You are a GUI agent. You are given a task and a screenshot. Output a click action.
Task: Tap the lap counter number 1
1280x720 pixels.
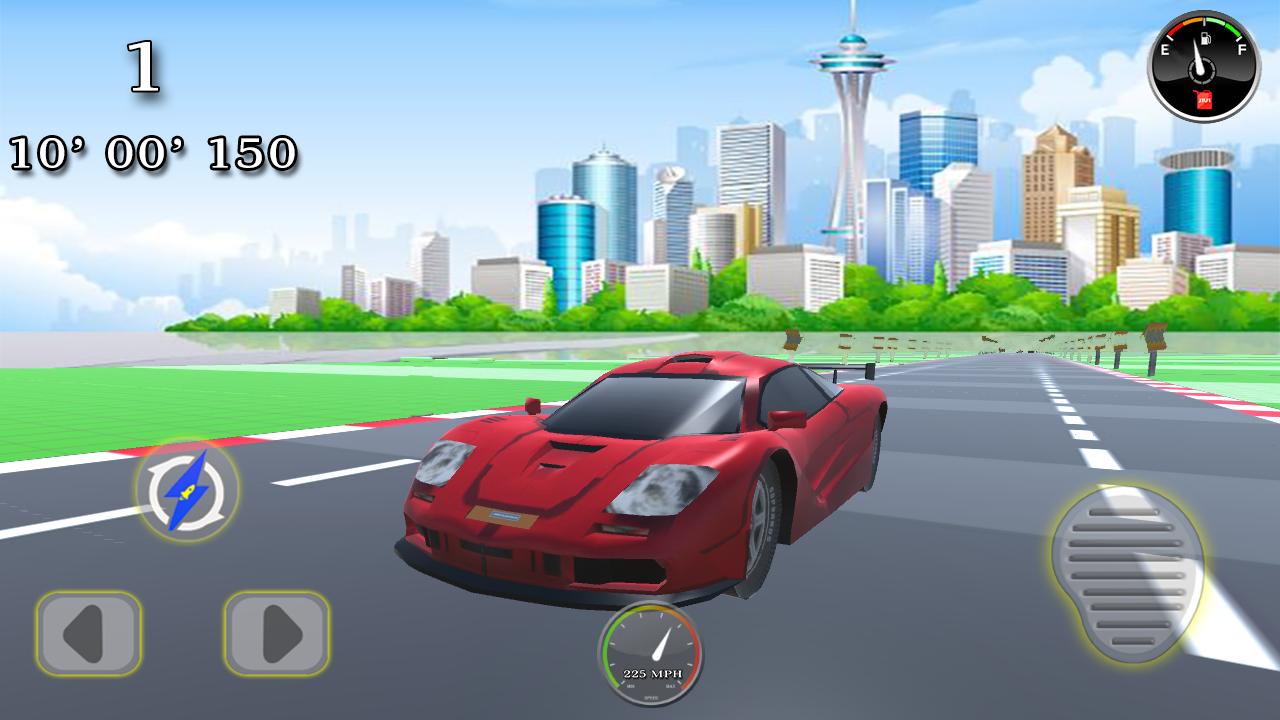pos(141,65)
